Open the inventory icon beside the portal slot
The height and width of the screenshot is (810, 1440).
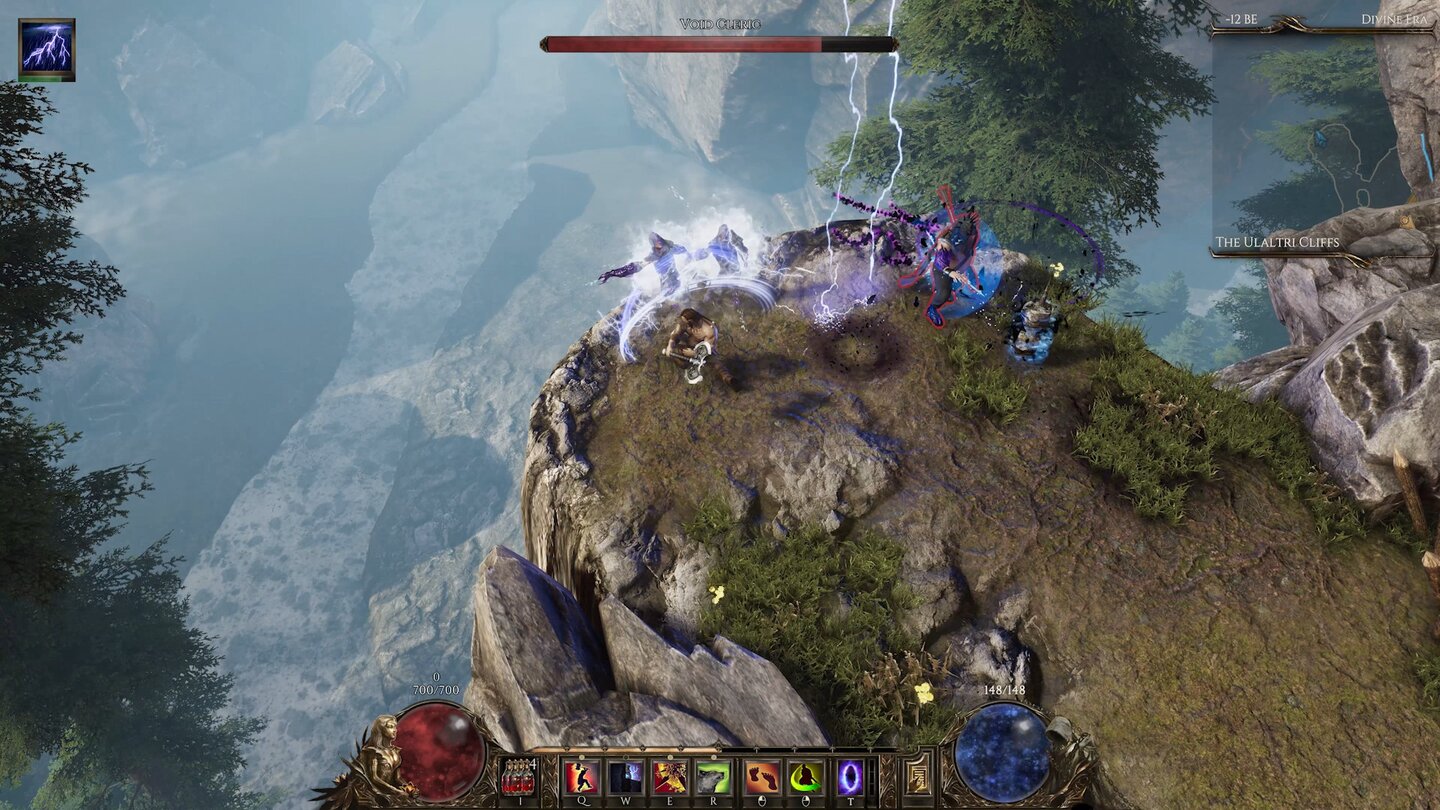click(x=917, y=776)
